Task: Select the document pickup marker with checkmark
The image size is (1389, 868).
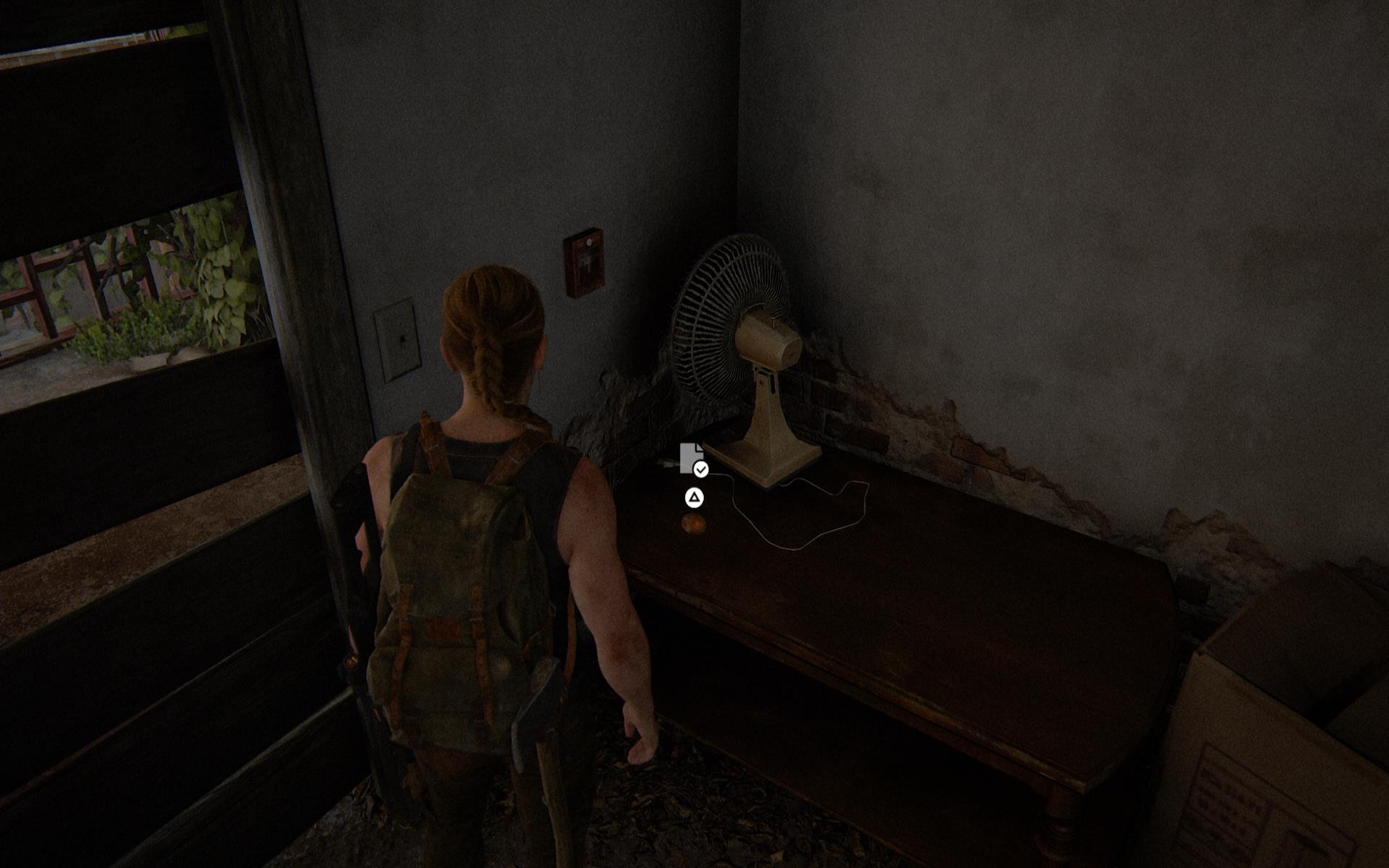Action: click(x=692, y=459)
